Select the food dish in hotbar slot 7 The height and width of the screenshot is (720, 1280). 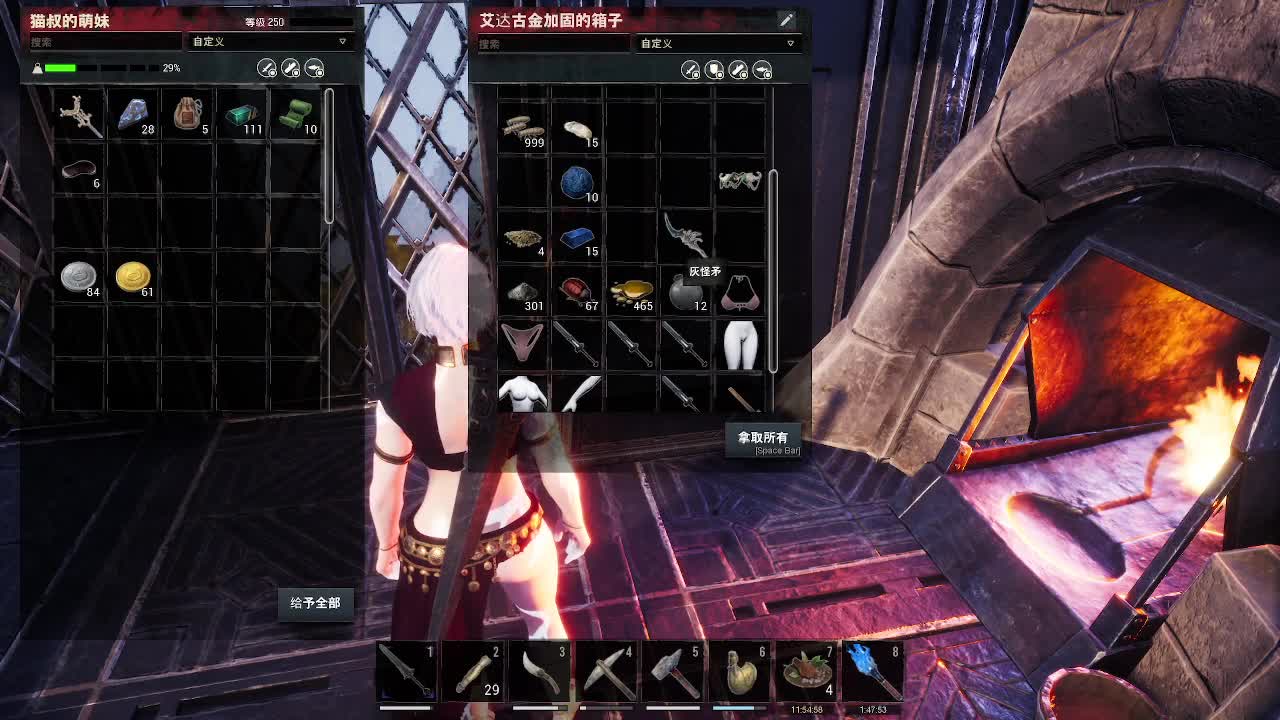click(807, 671)
